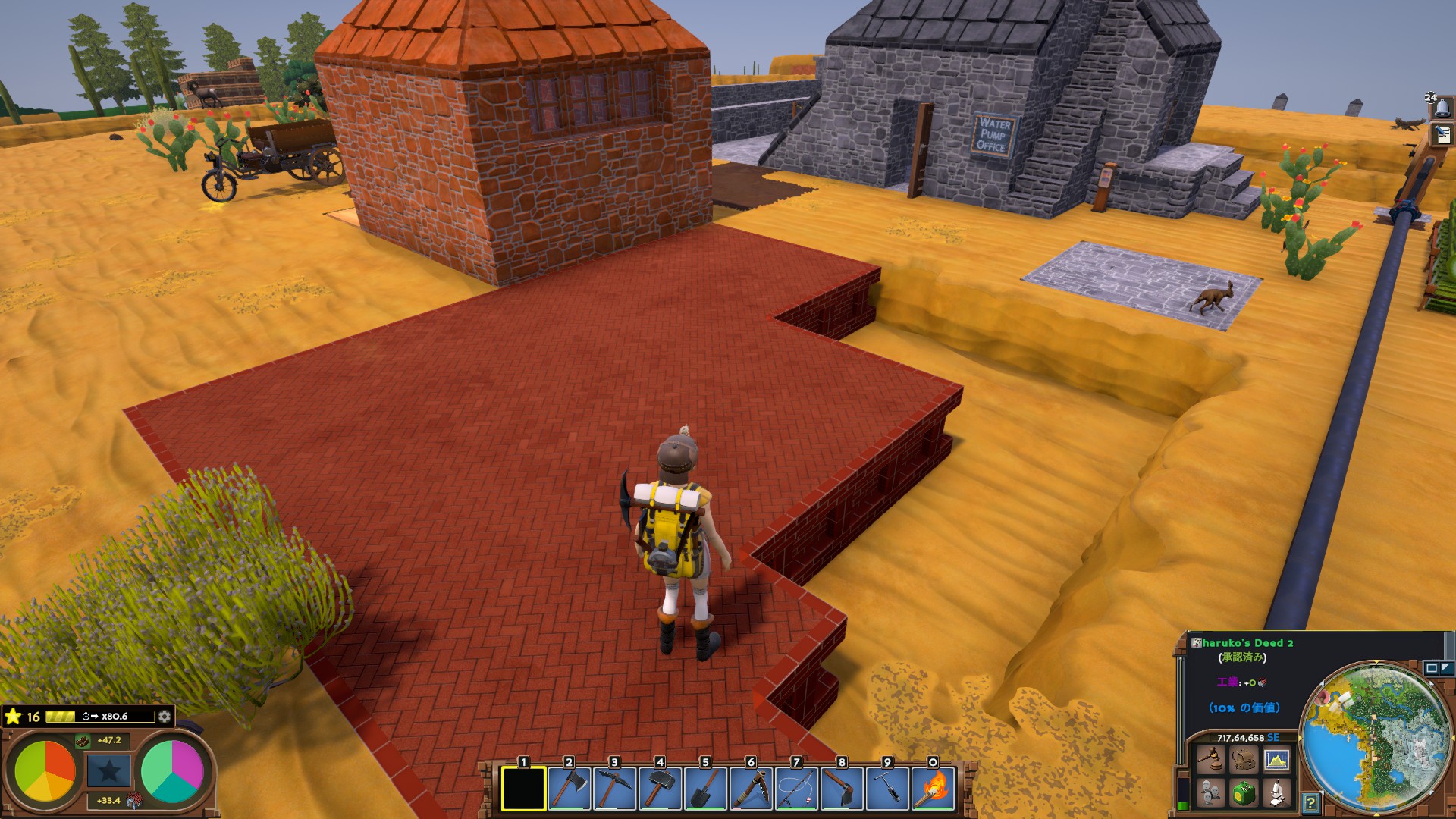Open the players list icon
The height and width of the screenshot is (819, 1456).
tap(1210, 793)
